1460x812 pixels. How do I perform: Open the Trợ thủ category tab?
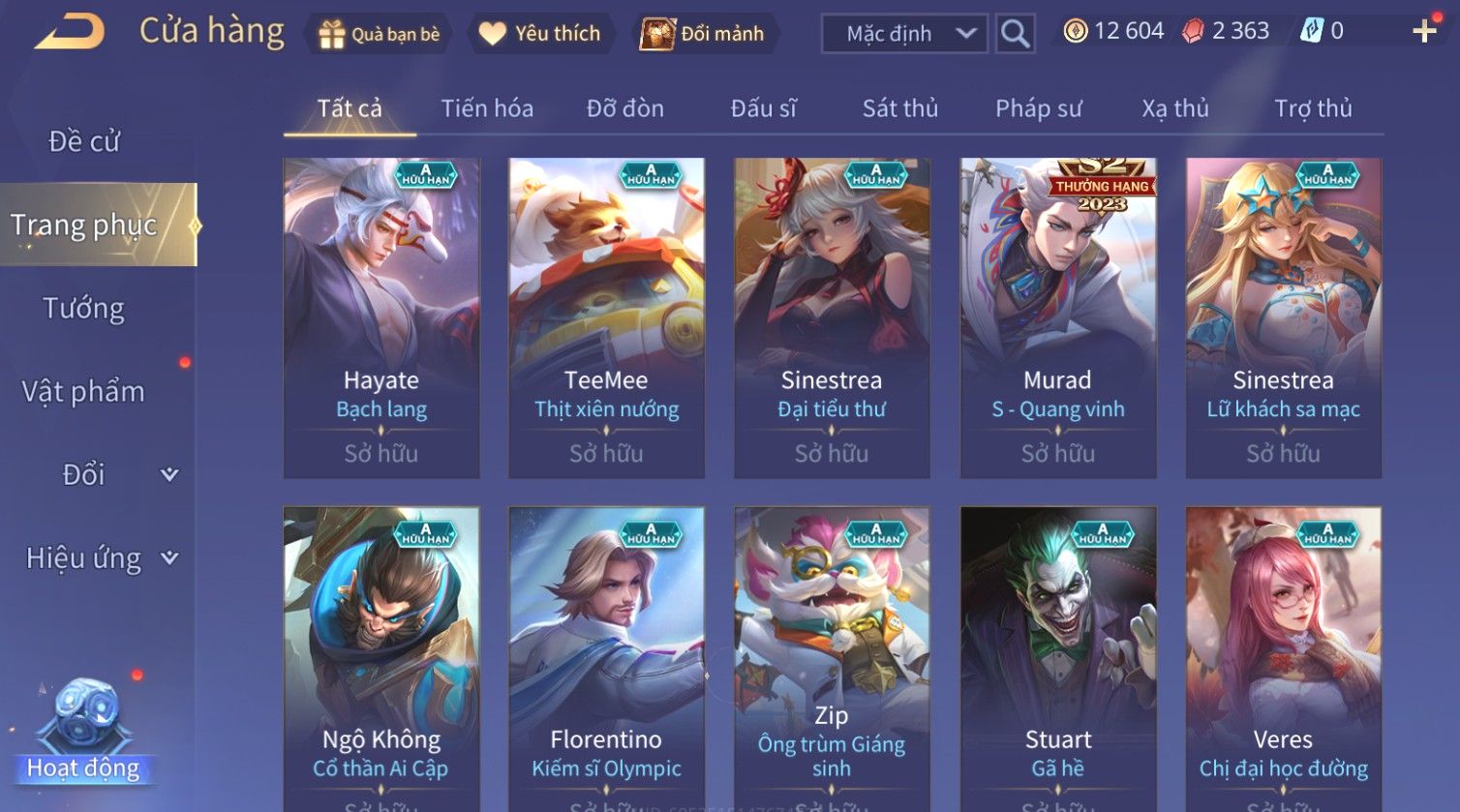click(1312, 108)
